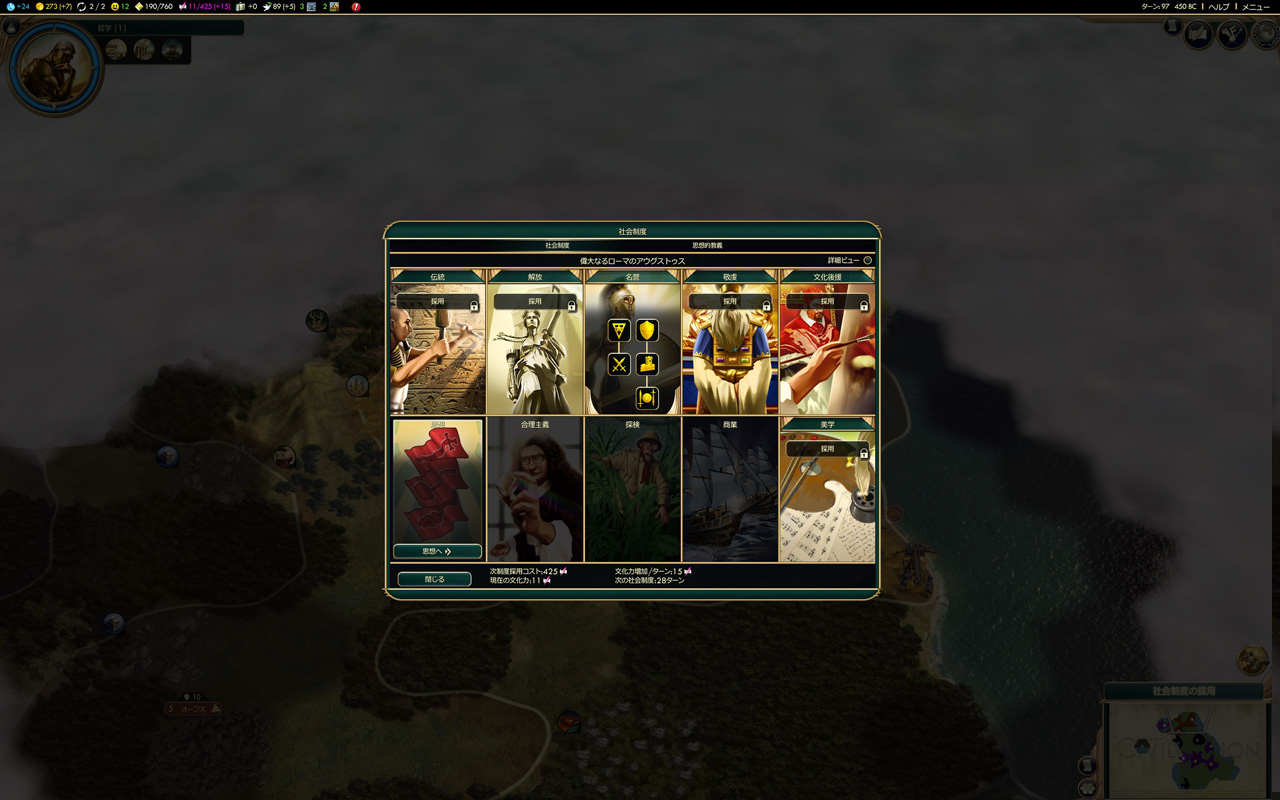
Task: Select the bottom Honor policy icon
Action: (647, 398)
